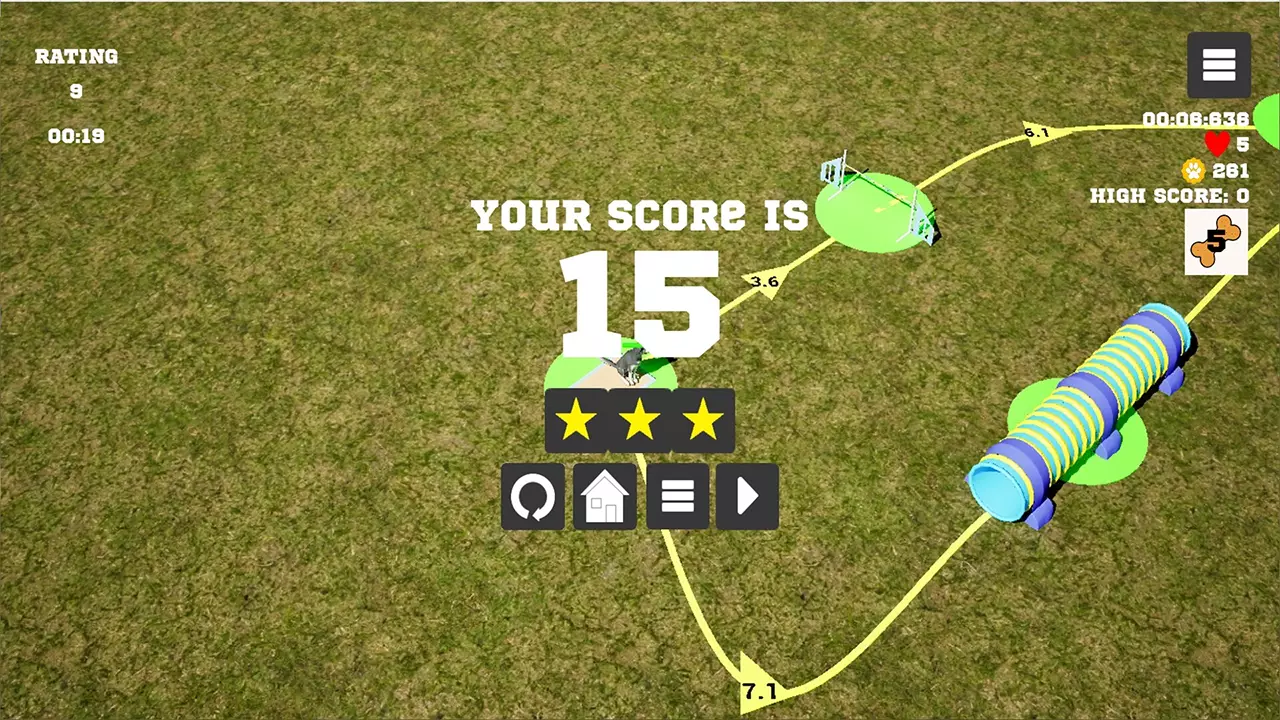Click the YOUR SCORE IS 15 text
Image resolution: width=1280 pixels, height=720 pixels.
(640, 260)
